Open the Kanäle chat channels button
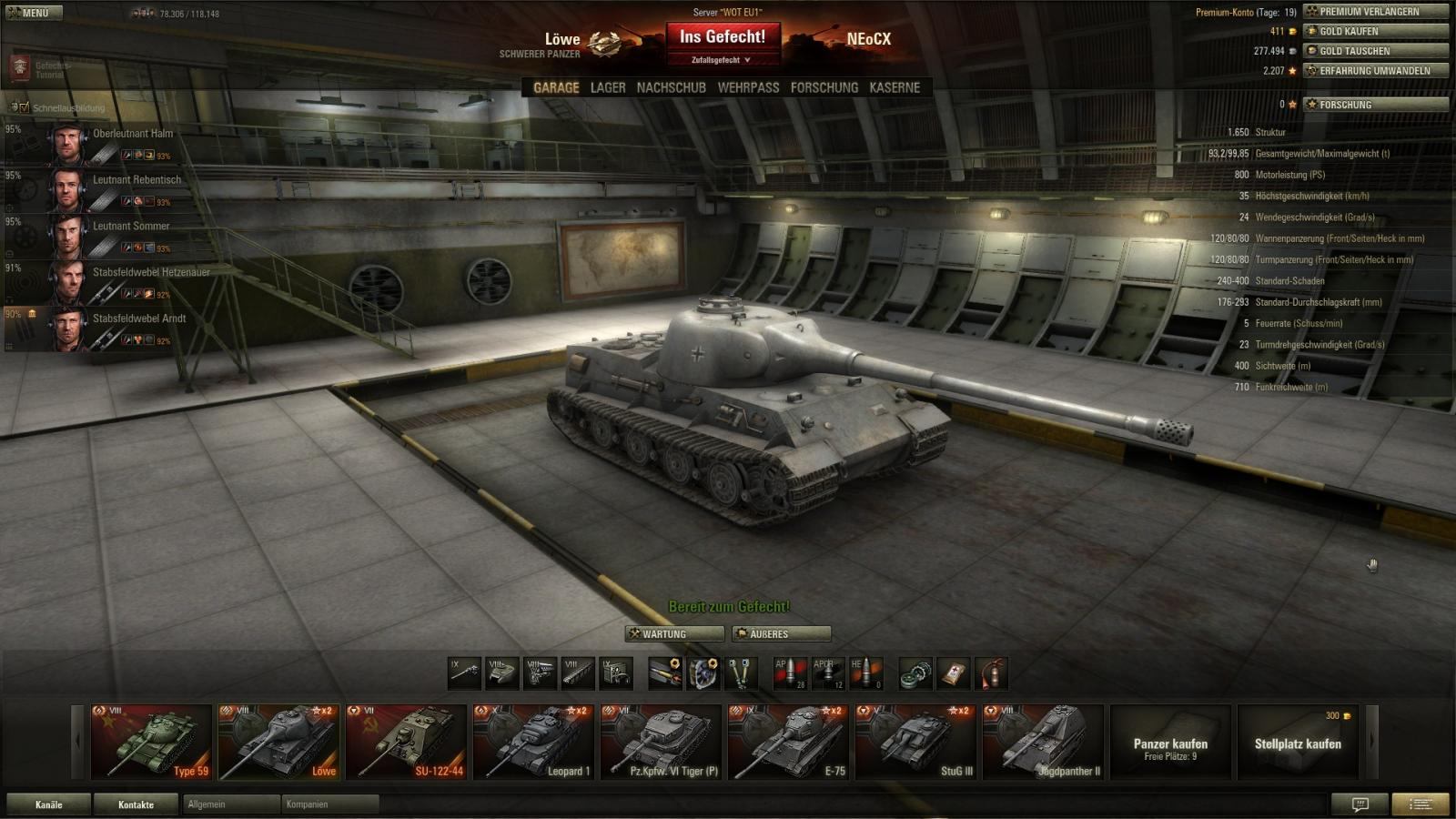Viewport: 1456px width, 819px height. coord(49,804)
